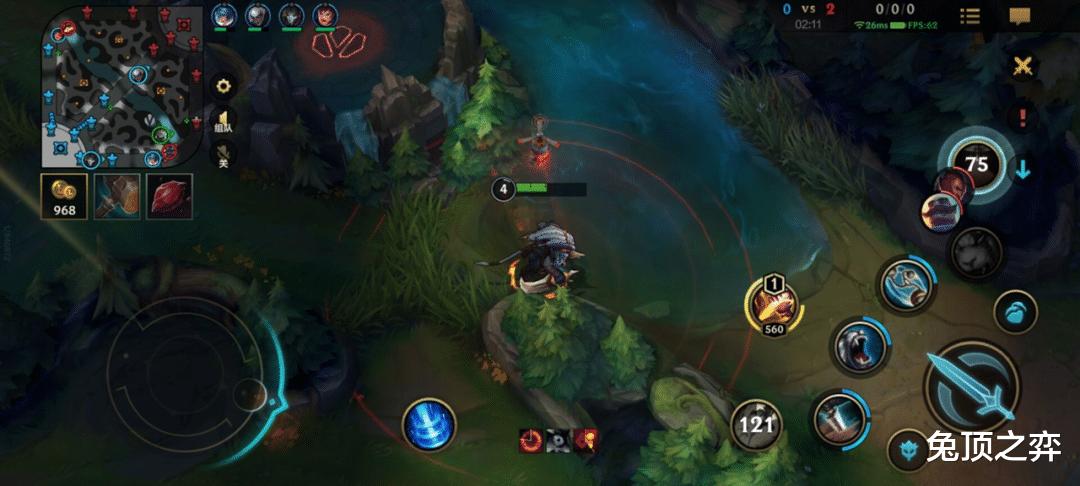Tap the summoner spell showing 121 cooldown

757,426
